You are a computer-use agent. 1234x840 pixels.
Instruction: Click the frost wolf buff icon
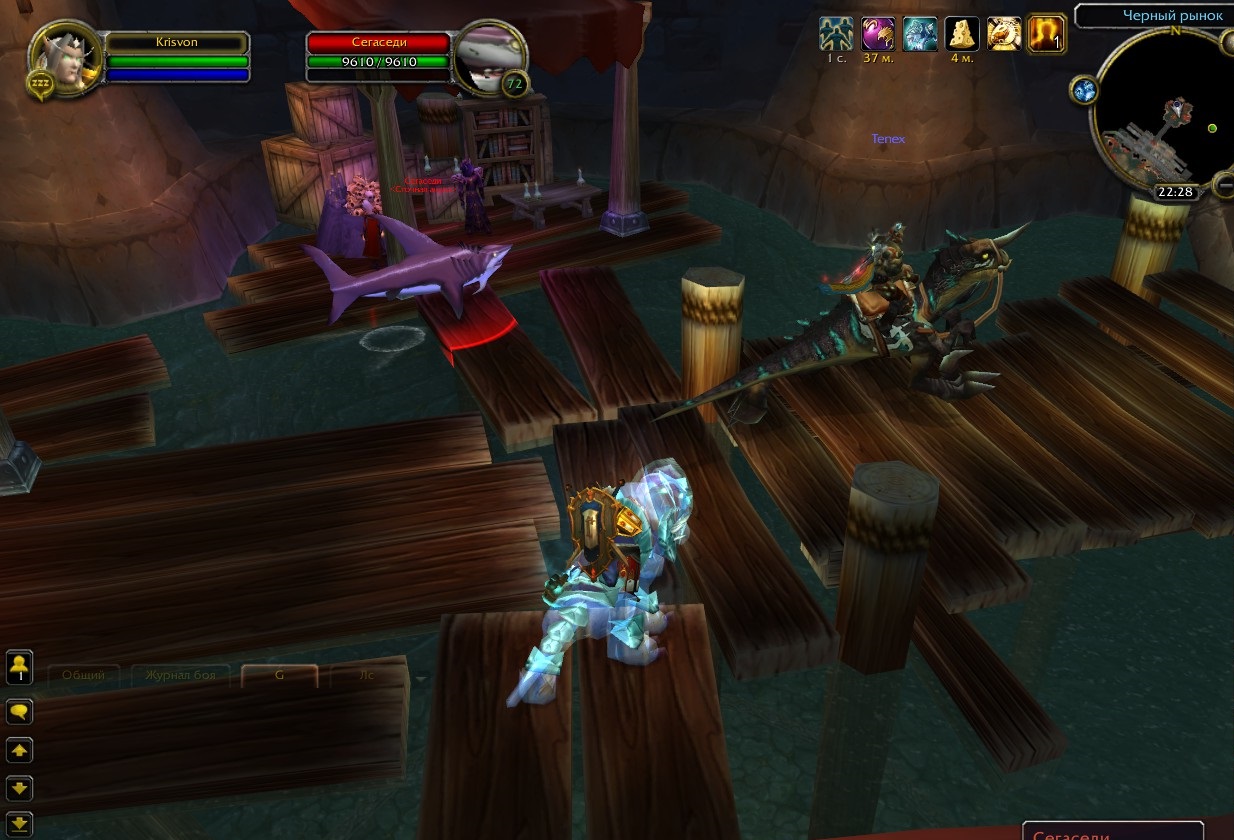[920, 34]
